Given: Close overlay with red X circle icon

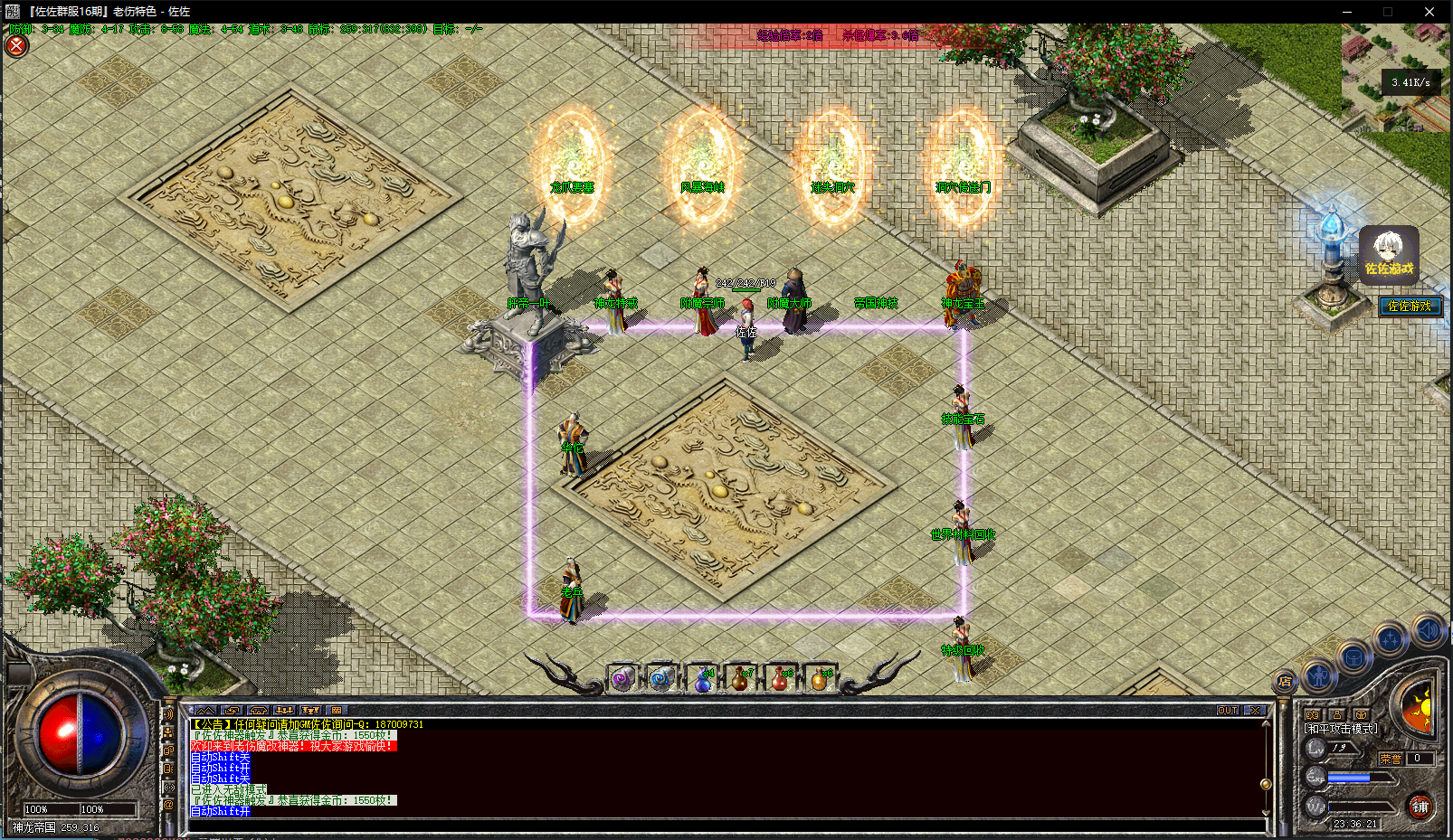Looking at the screenshot, I should click(16, 45).
